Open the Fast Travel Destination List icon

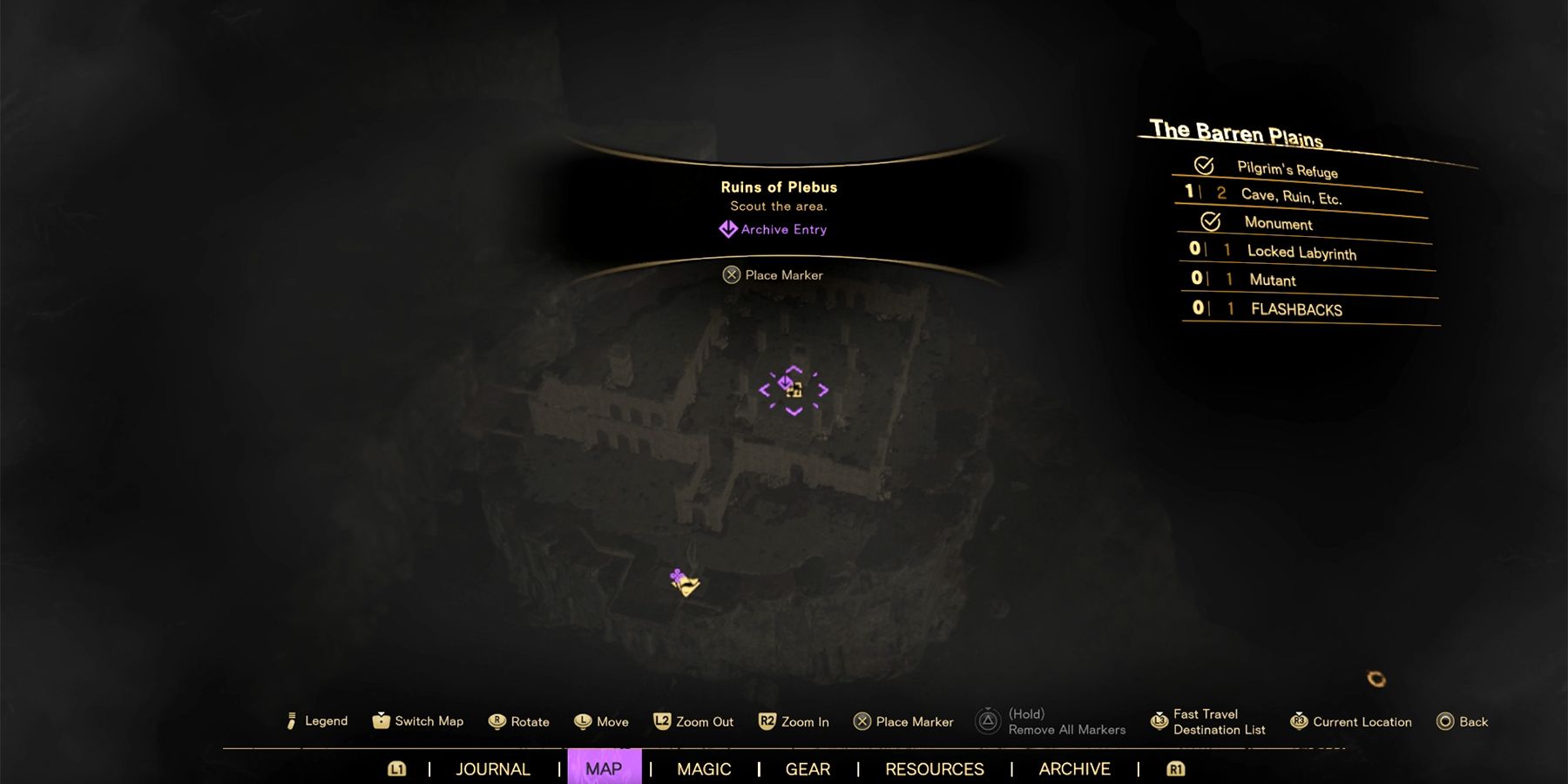tap(1159, 721)
